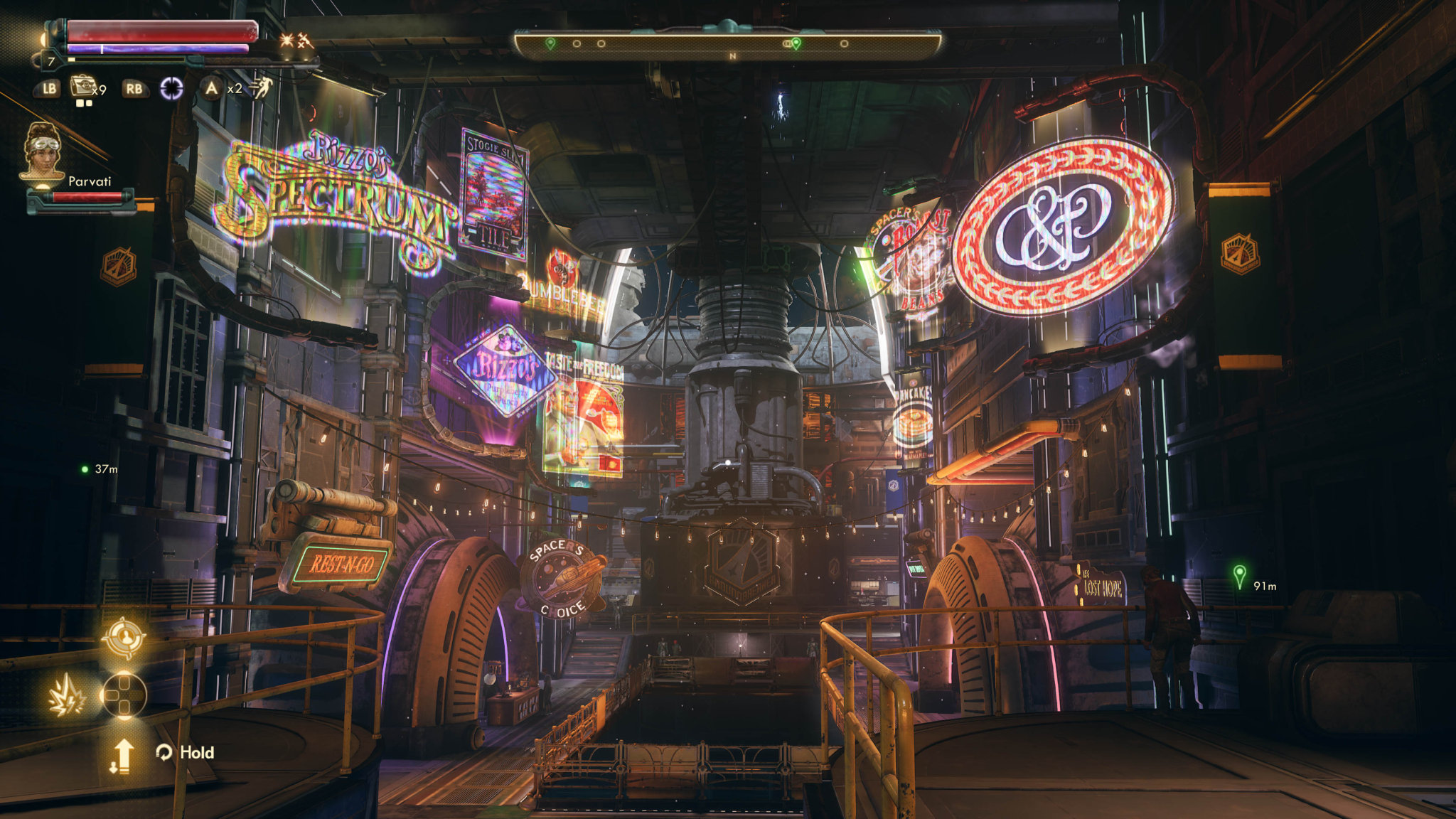
Task: Activate the Tactical Time Dilation crosshair icon
Action: (x=171, y=88)
